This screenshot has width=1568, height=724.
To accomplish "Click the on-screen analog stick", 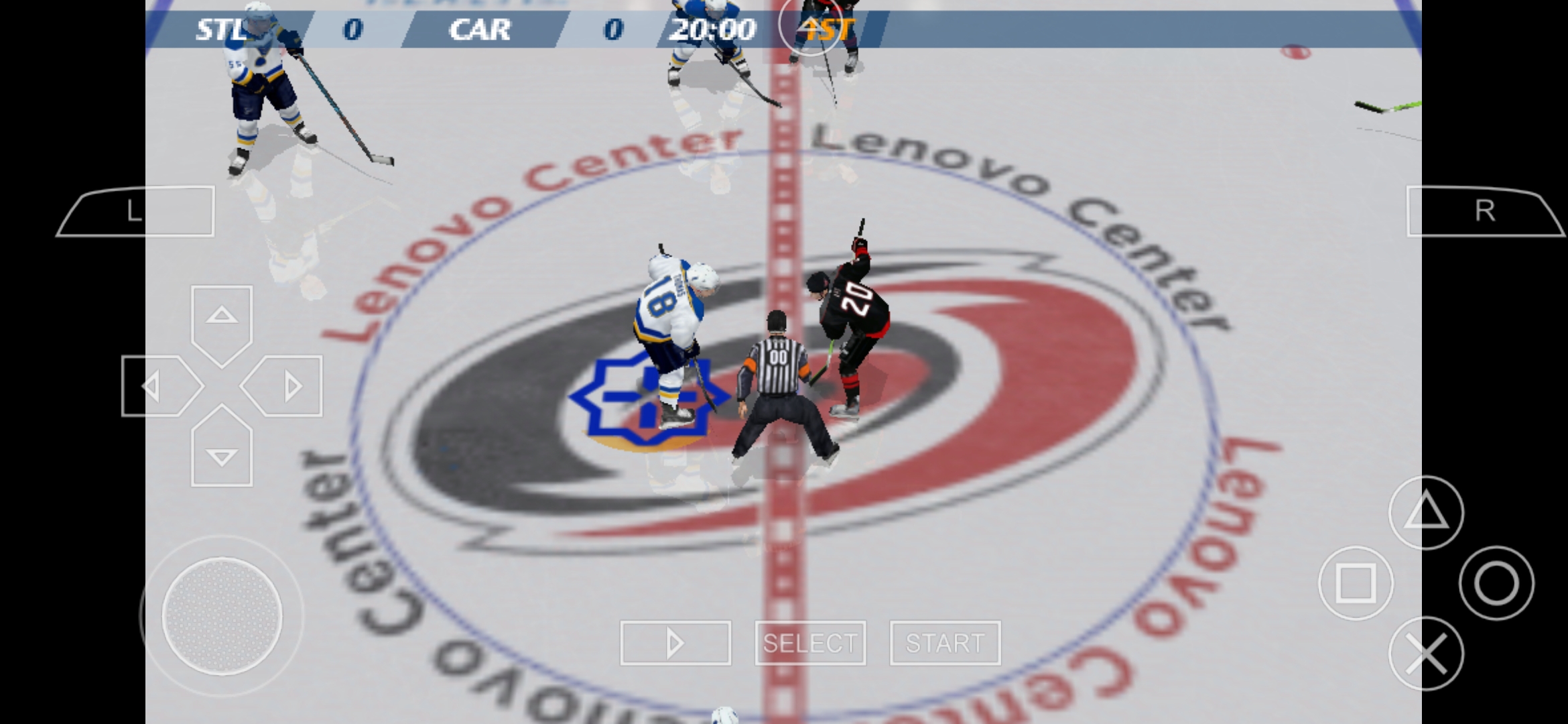I will (x=222, y=616).
